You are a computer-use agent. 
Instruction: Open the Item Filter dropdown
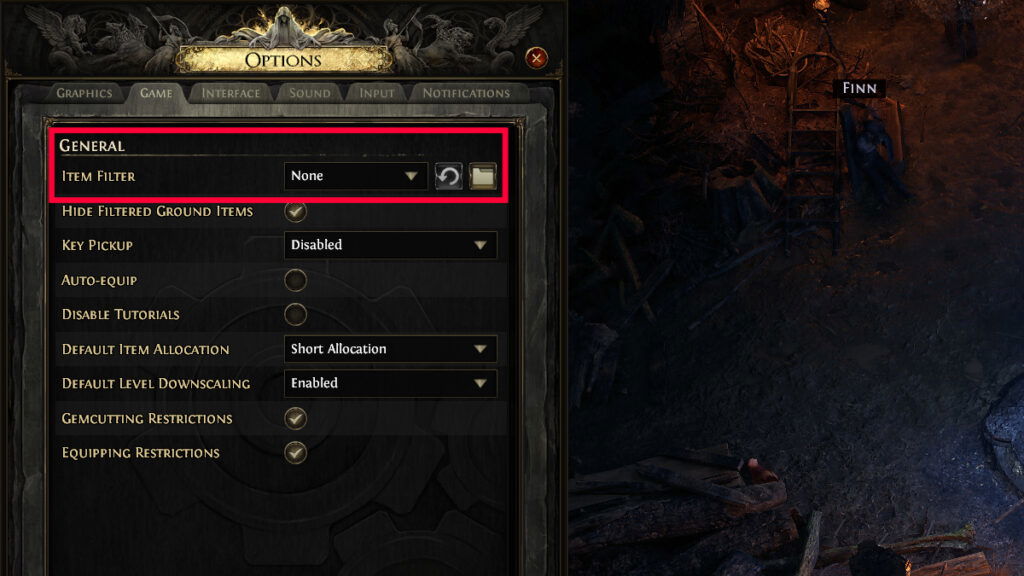pos(355,176)
